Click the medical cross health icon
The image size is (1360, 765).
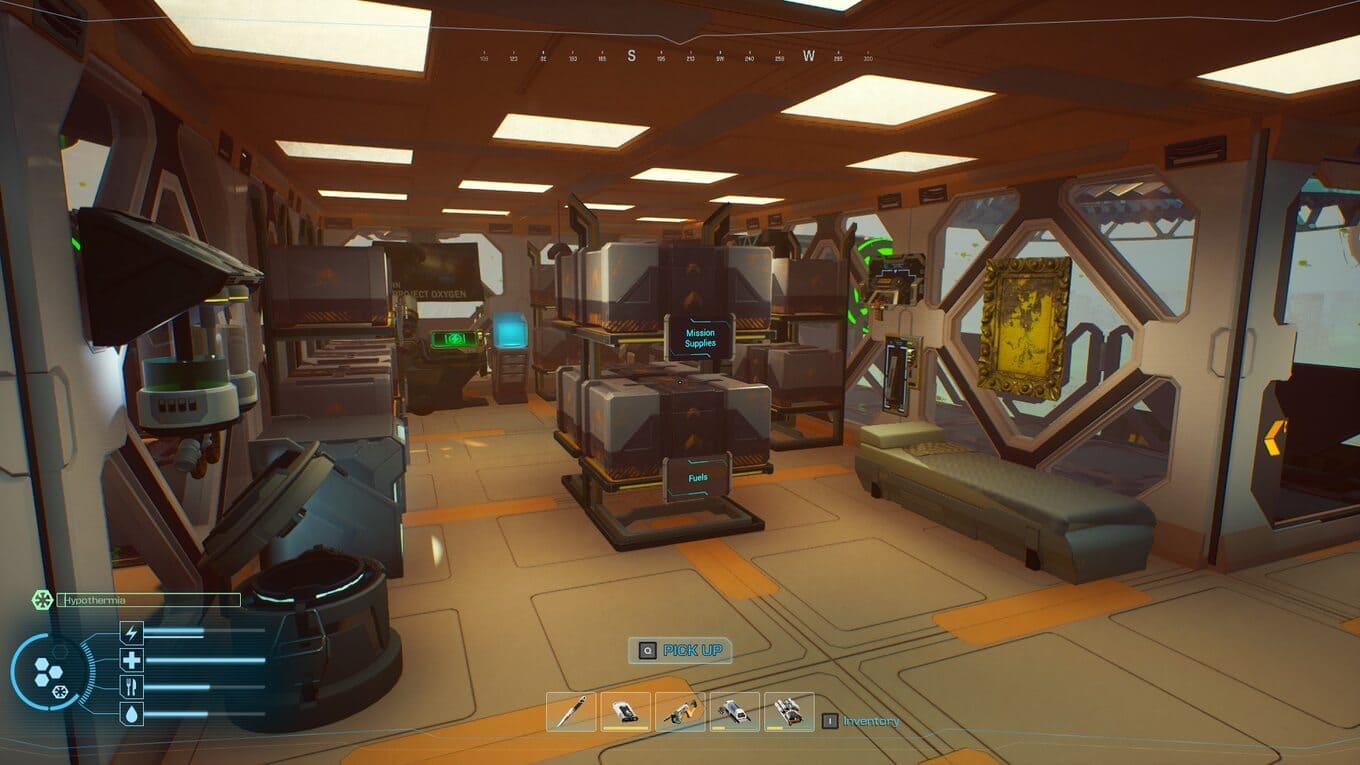point(132,660)
